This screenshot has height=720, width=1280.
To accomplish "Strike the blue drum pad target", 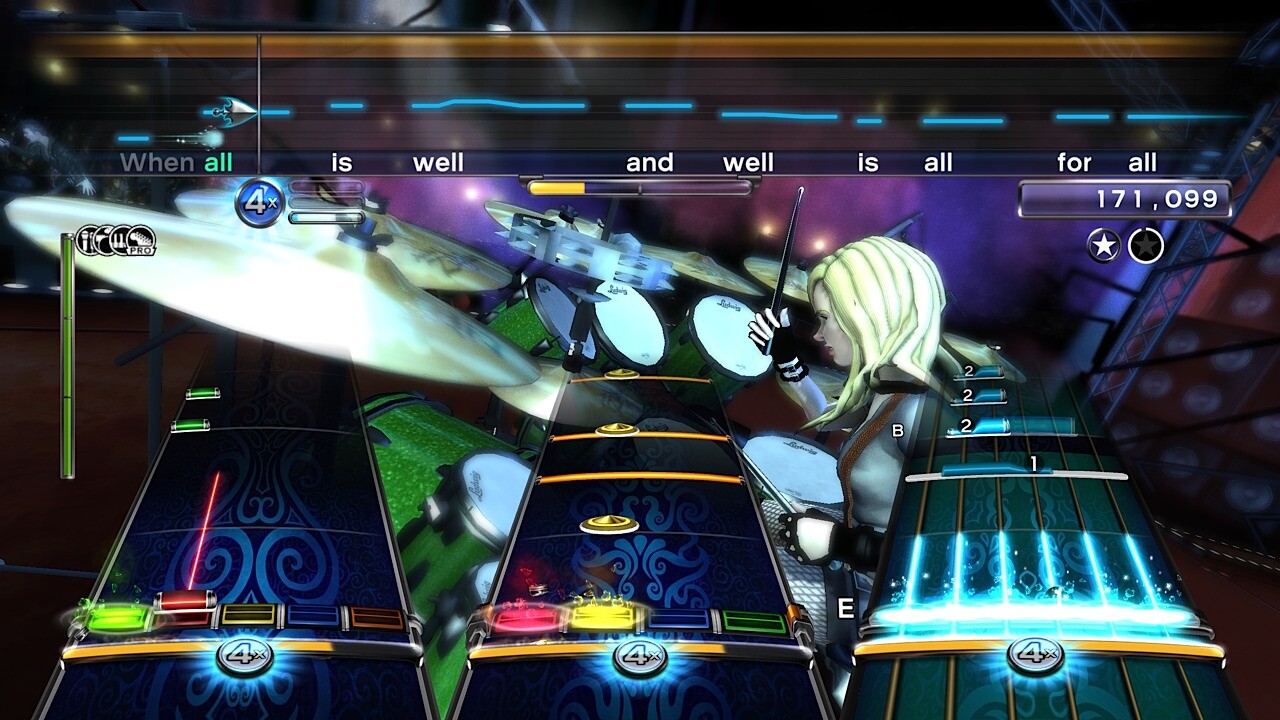I will (x=679, y=620).
